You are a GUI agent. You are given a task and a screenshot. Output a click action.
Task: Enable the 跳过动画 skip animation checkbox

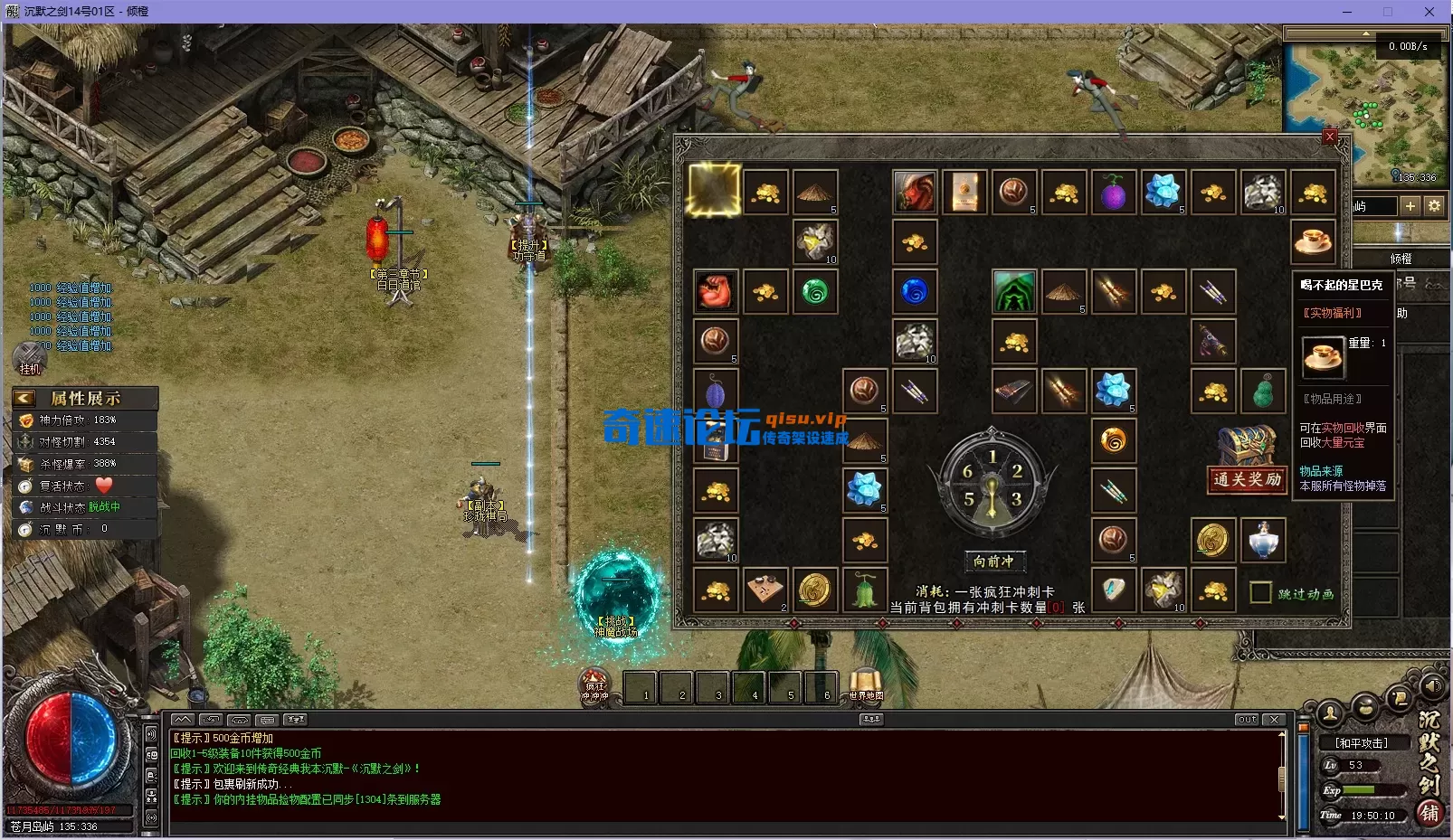[1261, 592]
